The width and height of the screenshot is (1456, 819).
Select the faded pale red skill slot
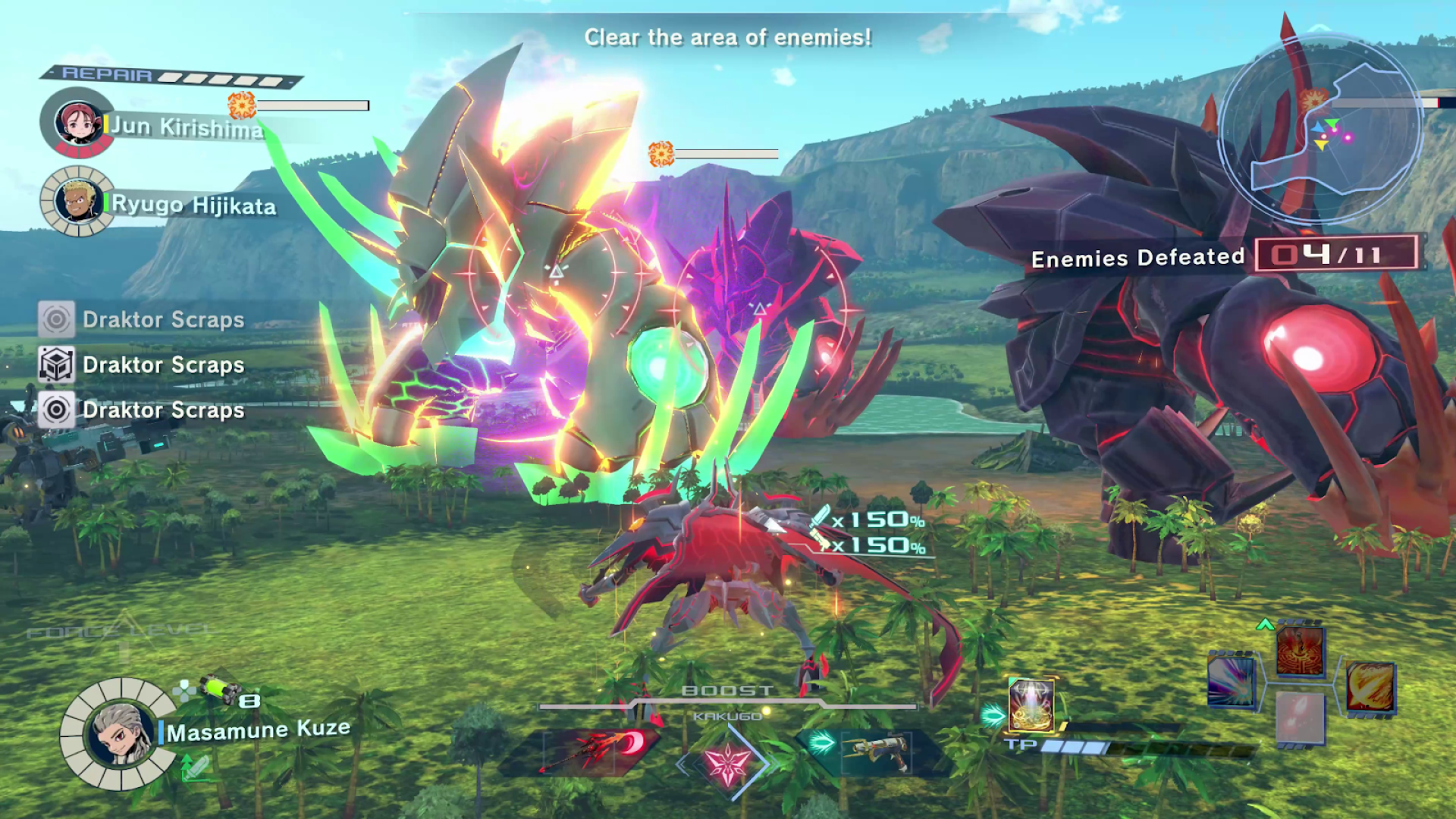point(1300,717)
